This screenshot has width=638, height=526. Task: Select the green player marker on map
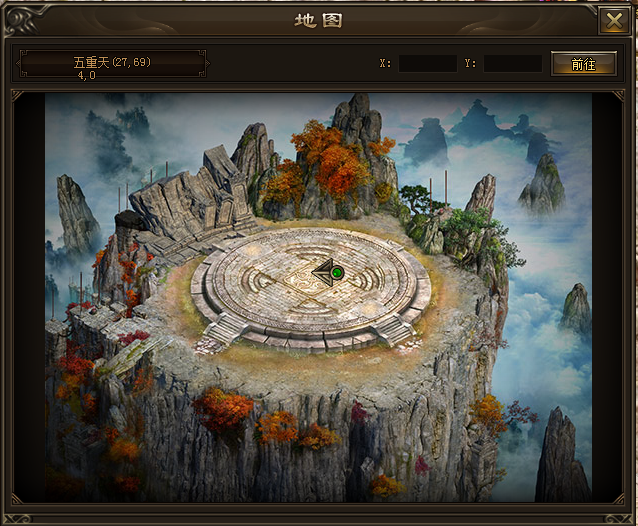click(337, 272)
